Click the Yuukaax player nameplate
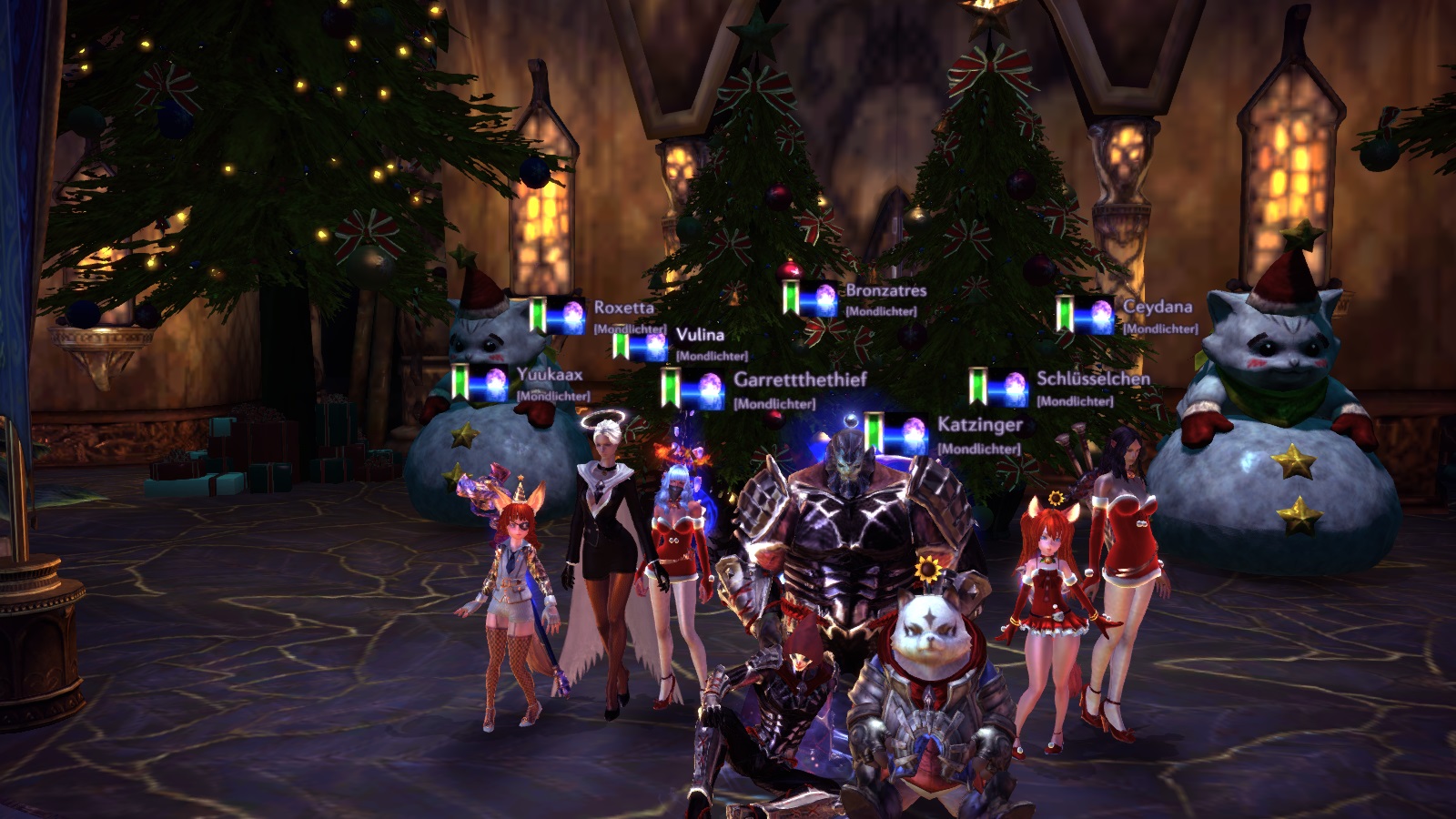The height and width of the screenshot is (819, 1456). (550, 374)
